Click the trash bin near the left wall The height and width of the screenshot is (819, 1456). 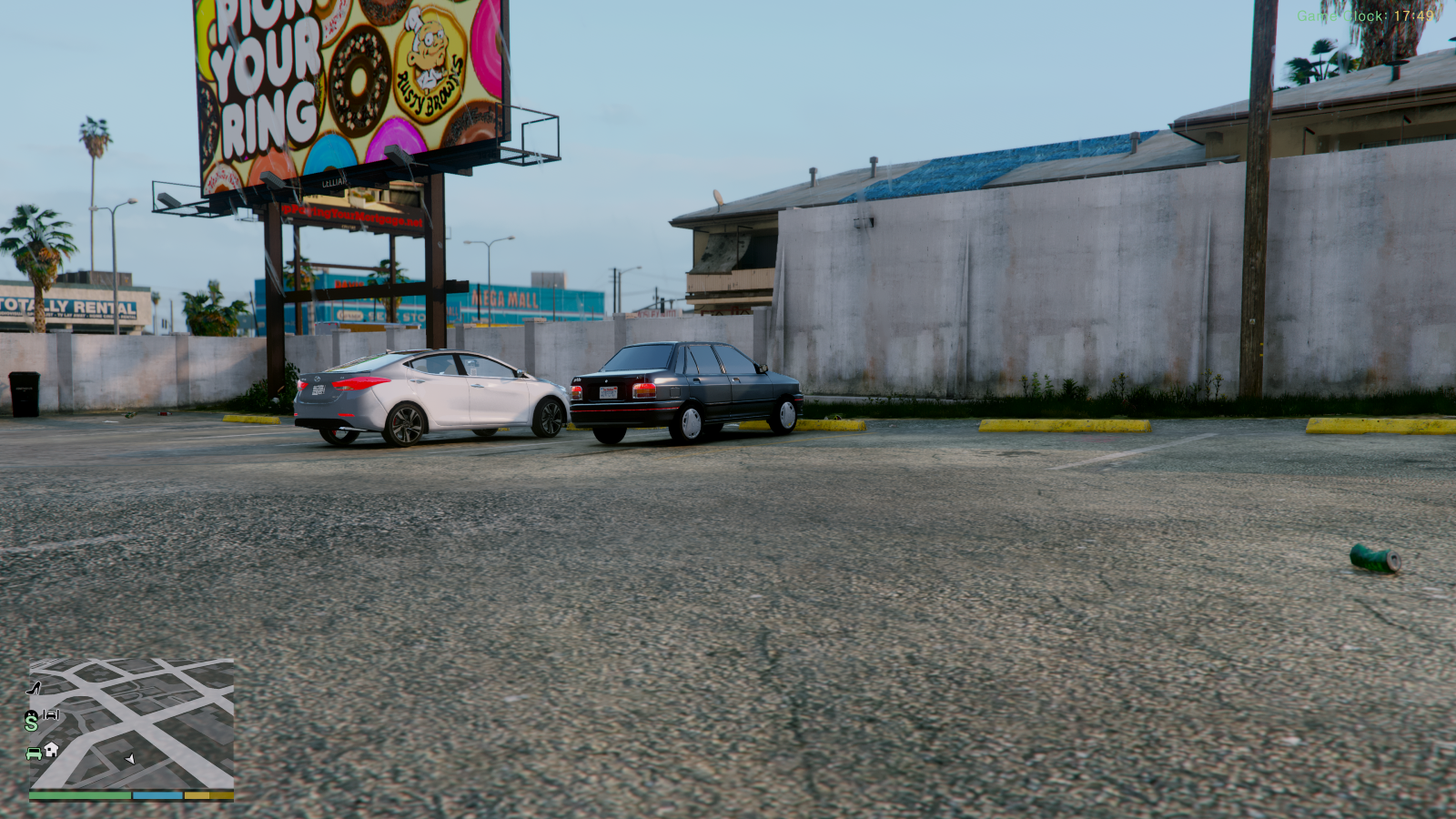25,393
